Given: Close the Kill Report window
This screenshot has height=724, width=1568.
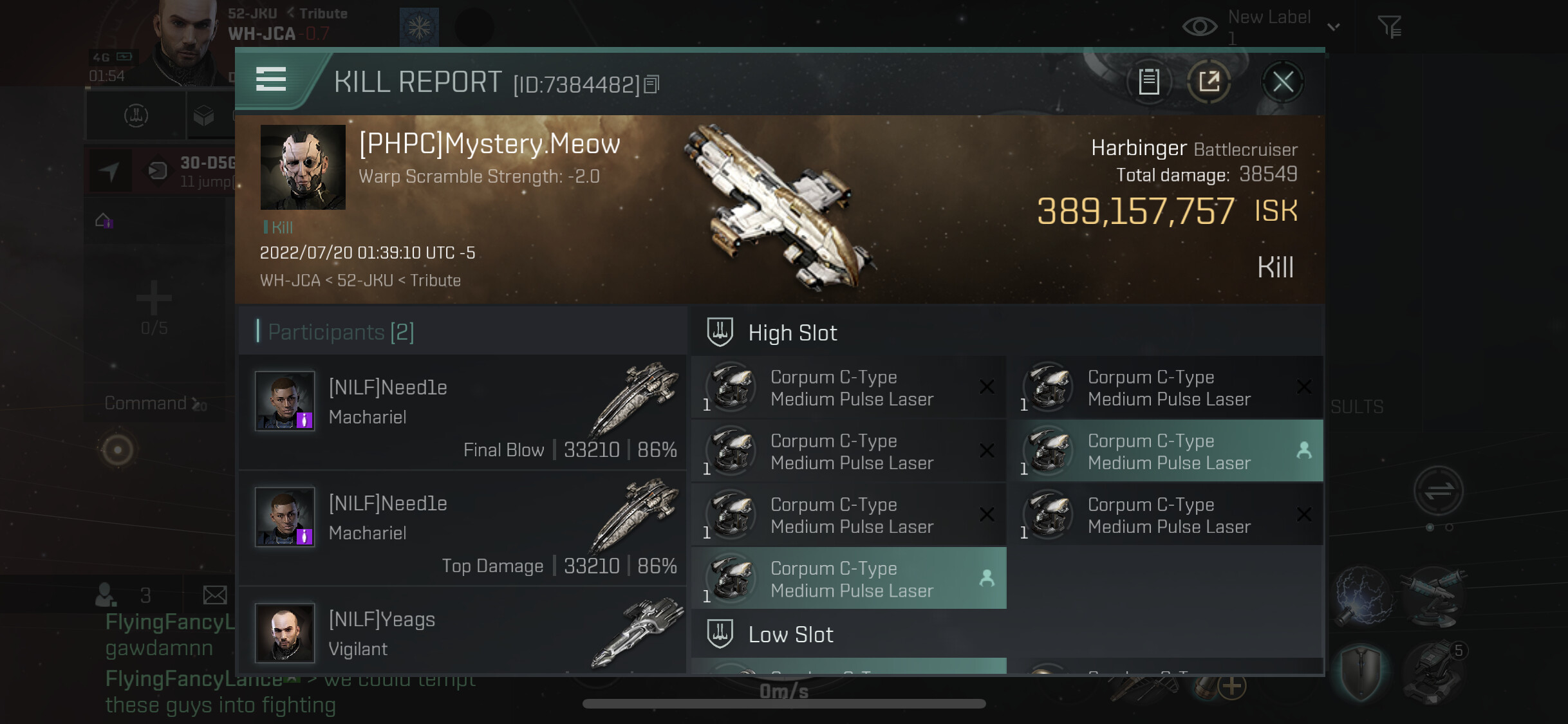Looking at the screenshot, I should [1282, 82].
